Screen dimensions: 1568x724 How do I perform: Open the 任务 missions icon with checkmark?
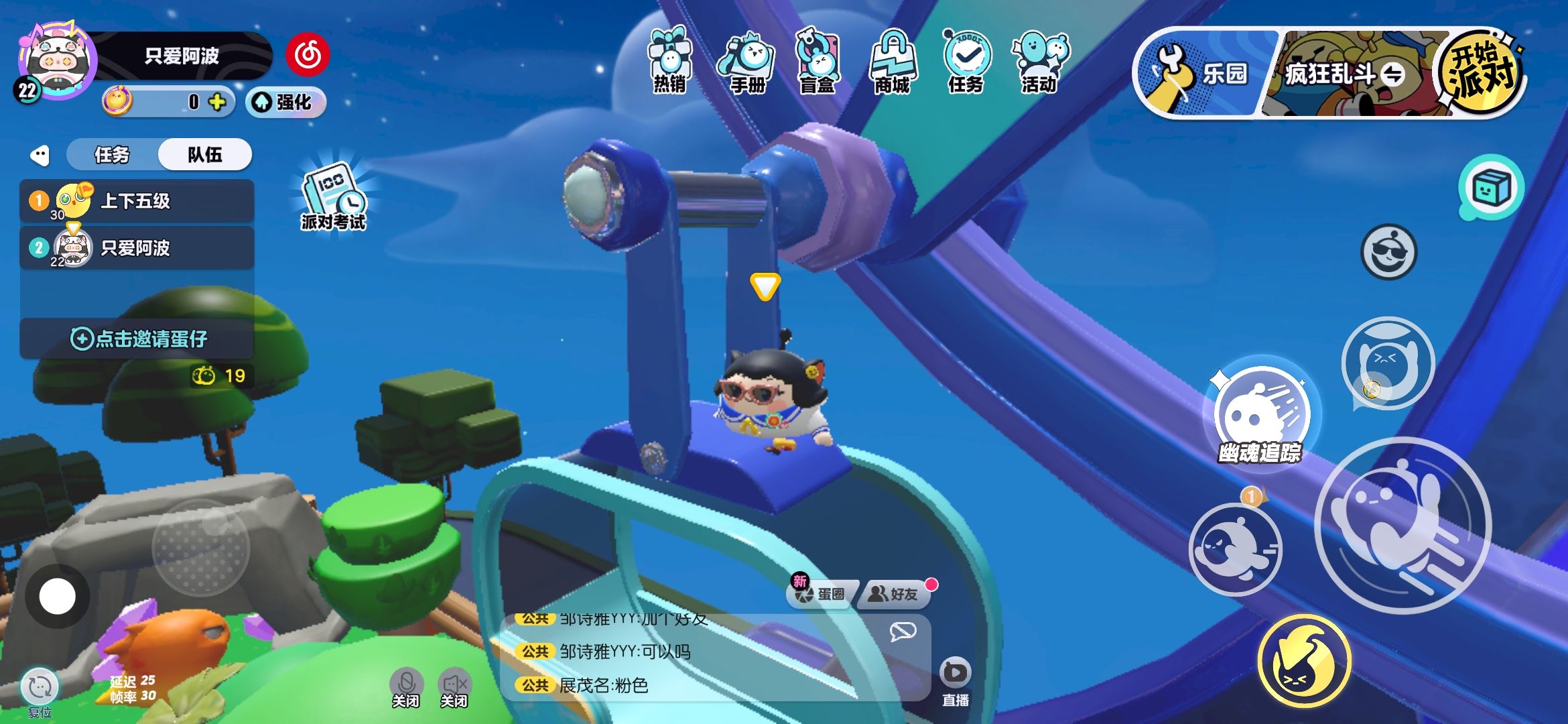click(966, 61)
